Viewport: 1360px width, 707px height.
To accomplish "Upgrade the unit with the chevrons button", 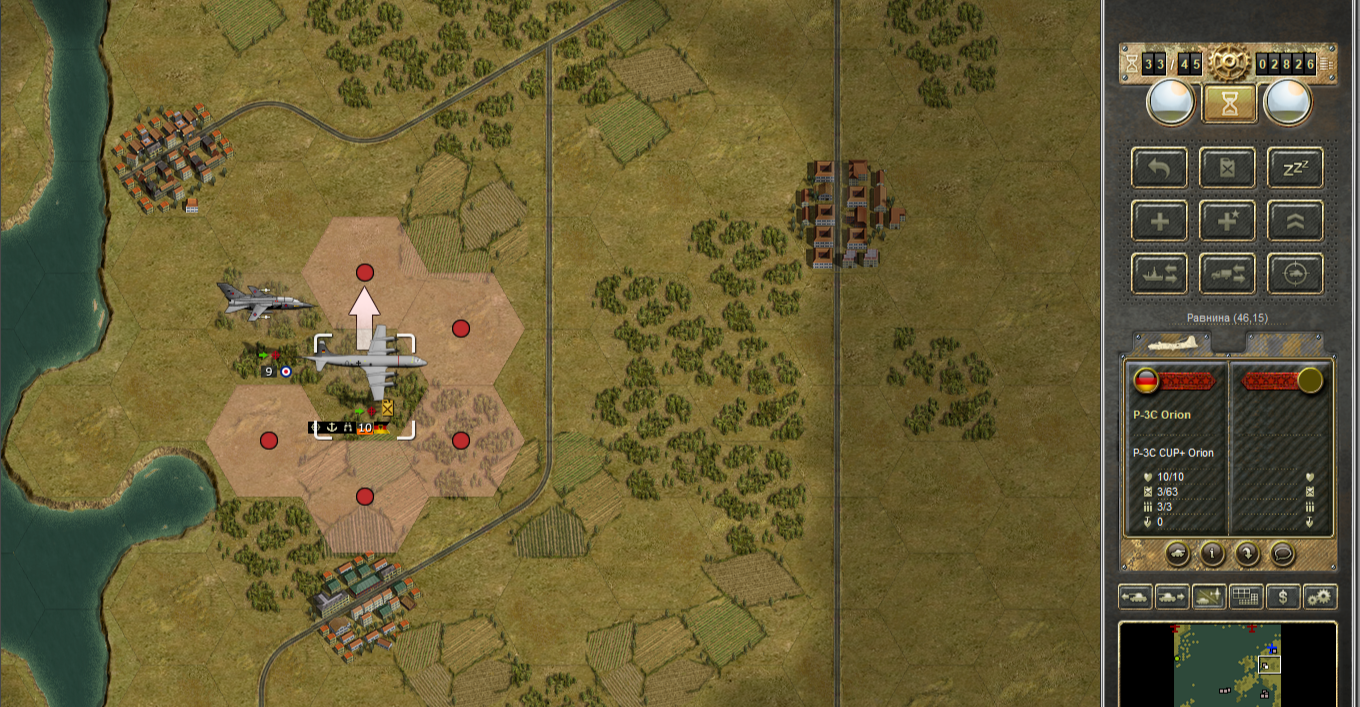I will coord(1295,221).
